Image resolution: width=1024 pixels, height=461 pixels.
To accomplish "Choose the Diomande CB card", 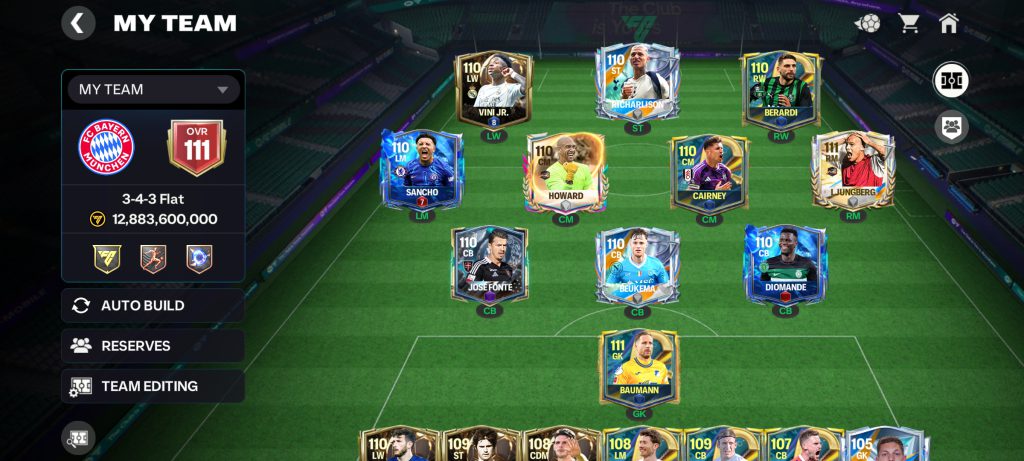I will (785, 264).
